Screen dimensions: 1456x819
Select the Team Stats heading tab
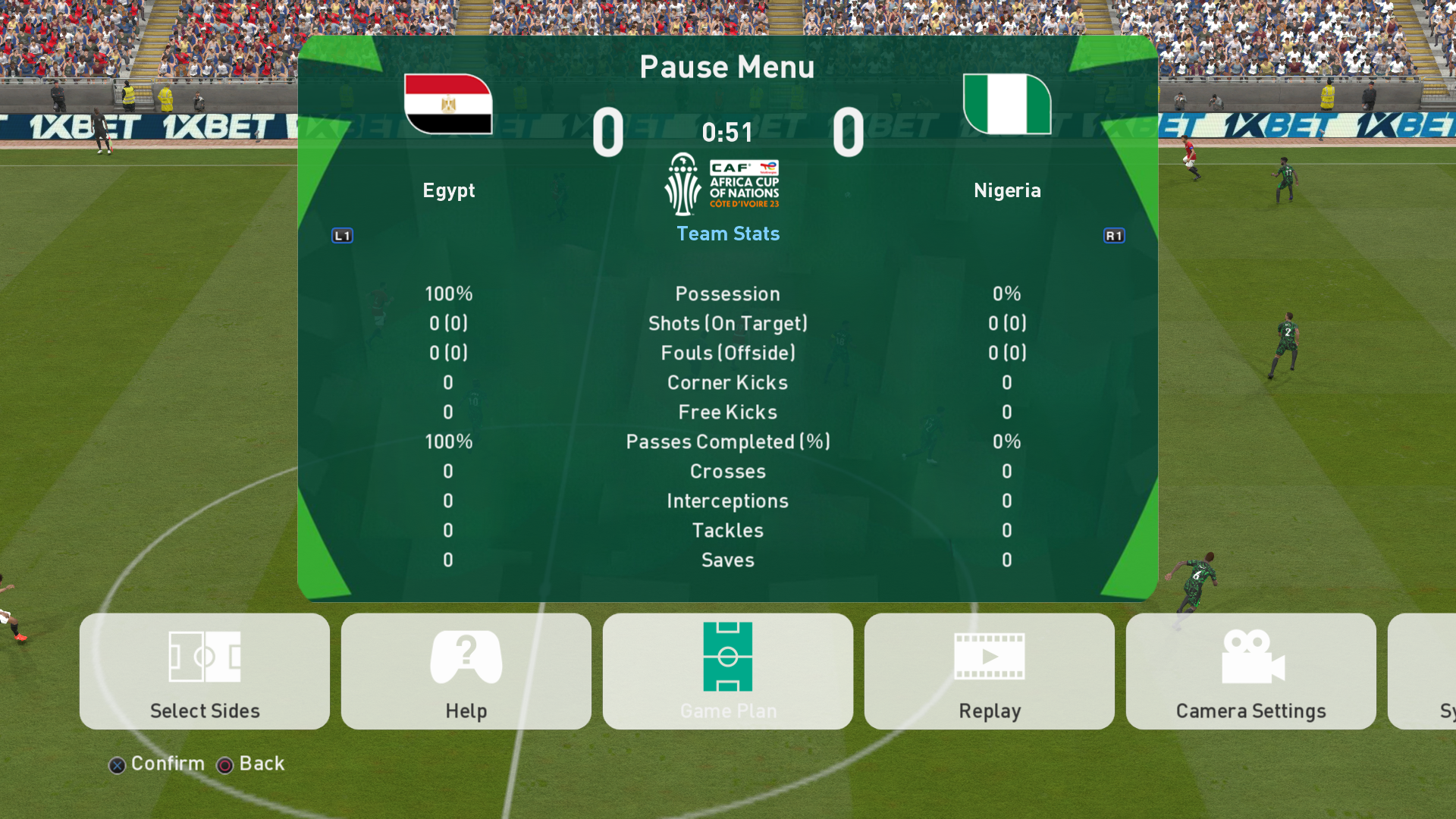728,234
